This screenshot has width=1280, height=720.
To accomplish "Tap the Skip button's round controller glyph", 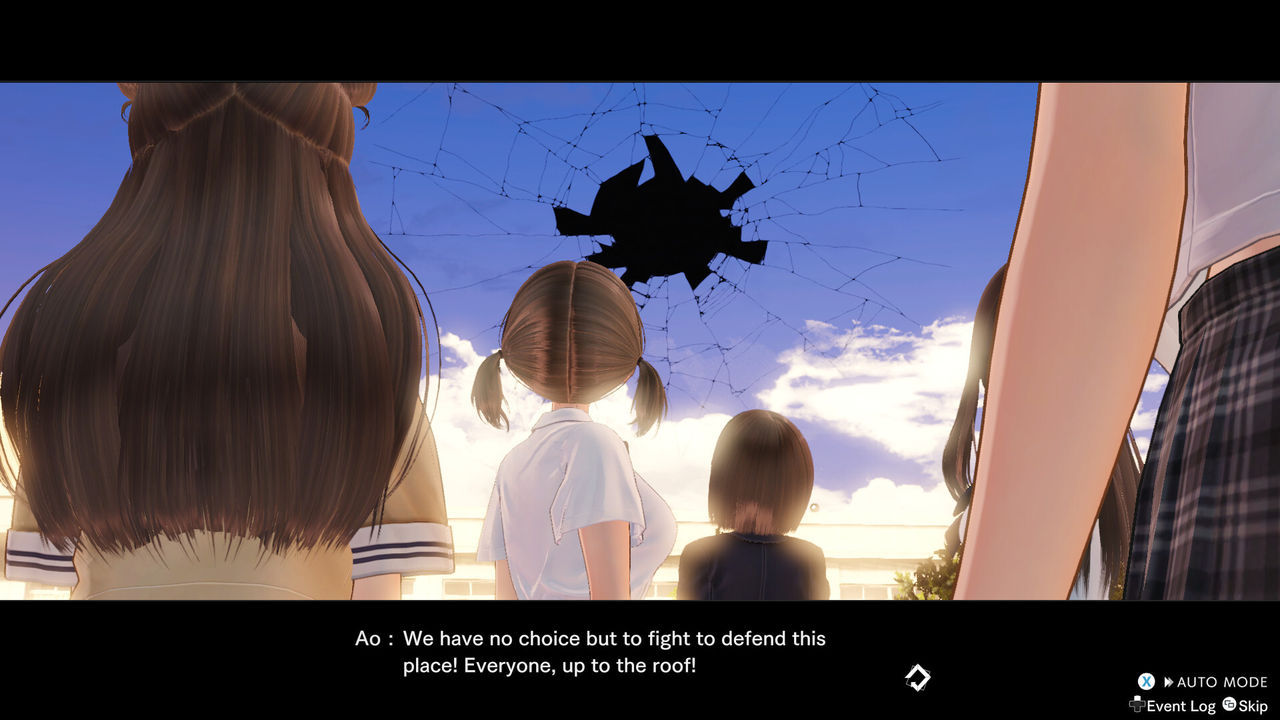I will coord(1229,705).
